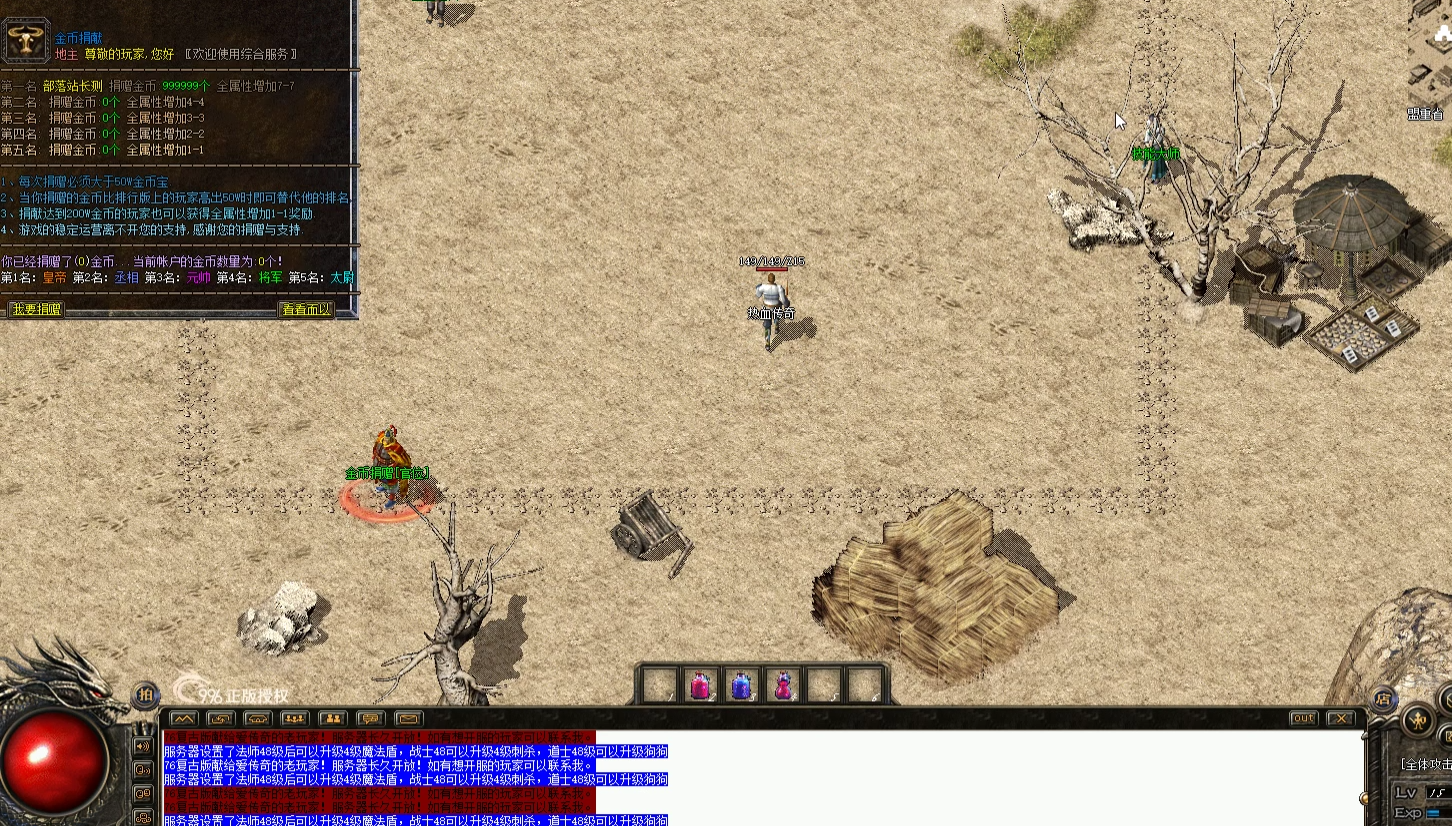Screen dimensions: 1452x826
Task: Click the 我要捐赠 donate button
Action: click(x=36, y=310)
